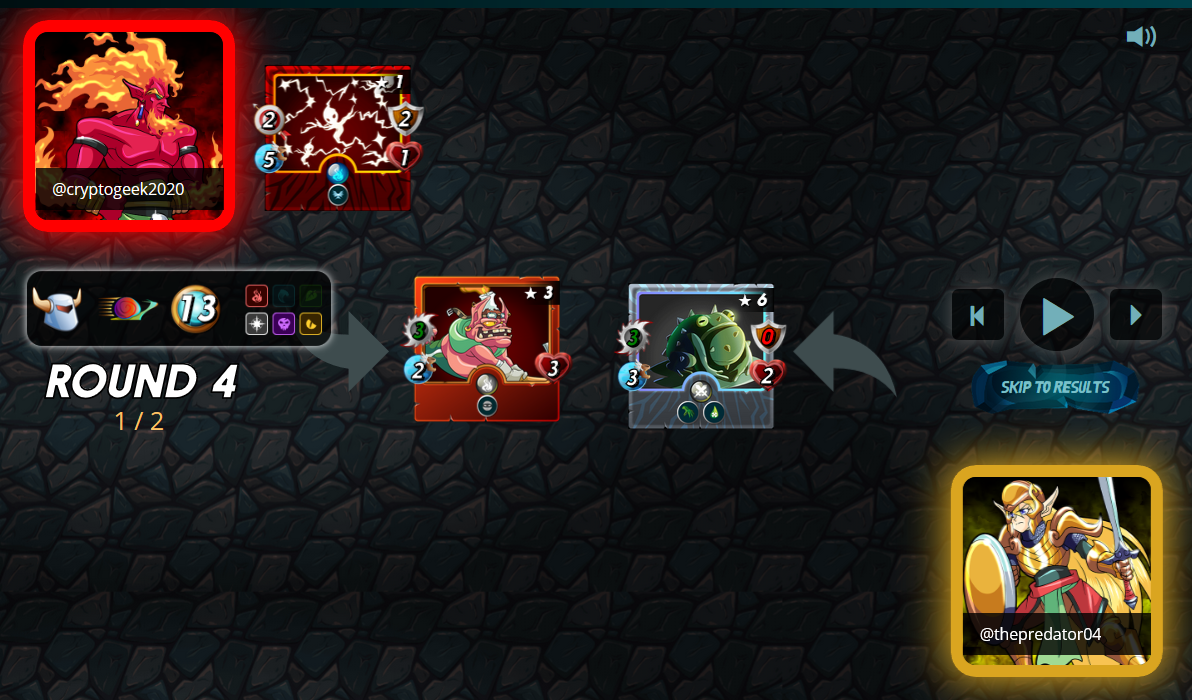Click the 13 mana cap orb

click(196, 309)
